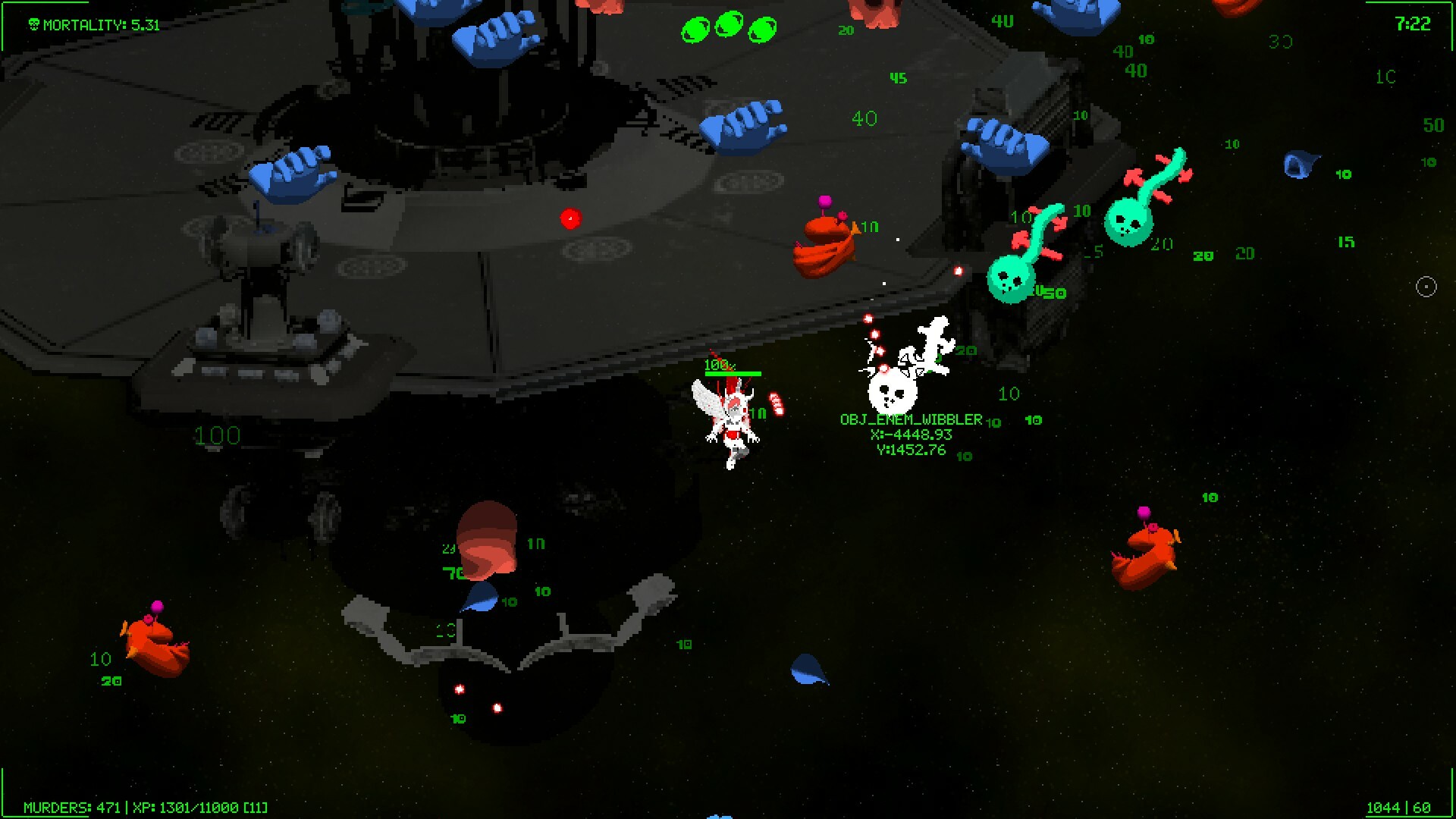Select the orange worm creature with pink antenna
Image resolution: width=1456 pixels, height=819 pixels.
(827, 243)
